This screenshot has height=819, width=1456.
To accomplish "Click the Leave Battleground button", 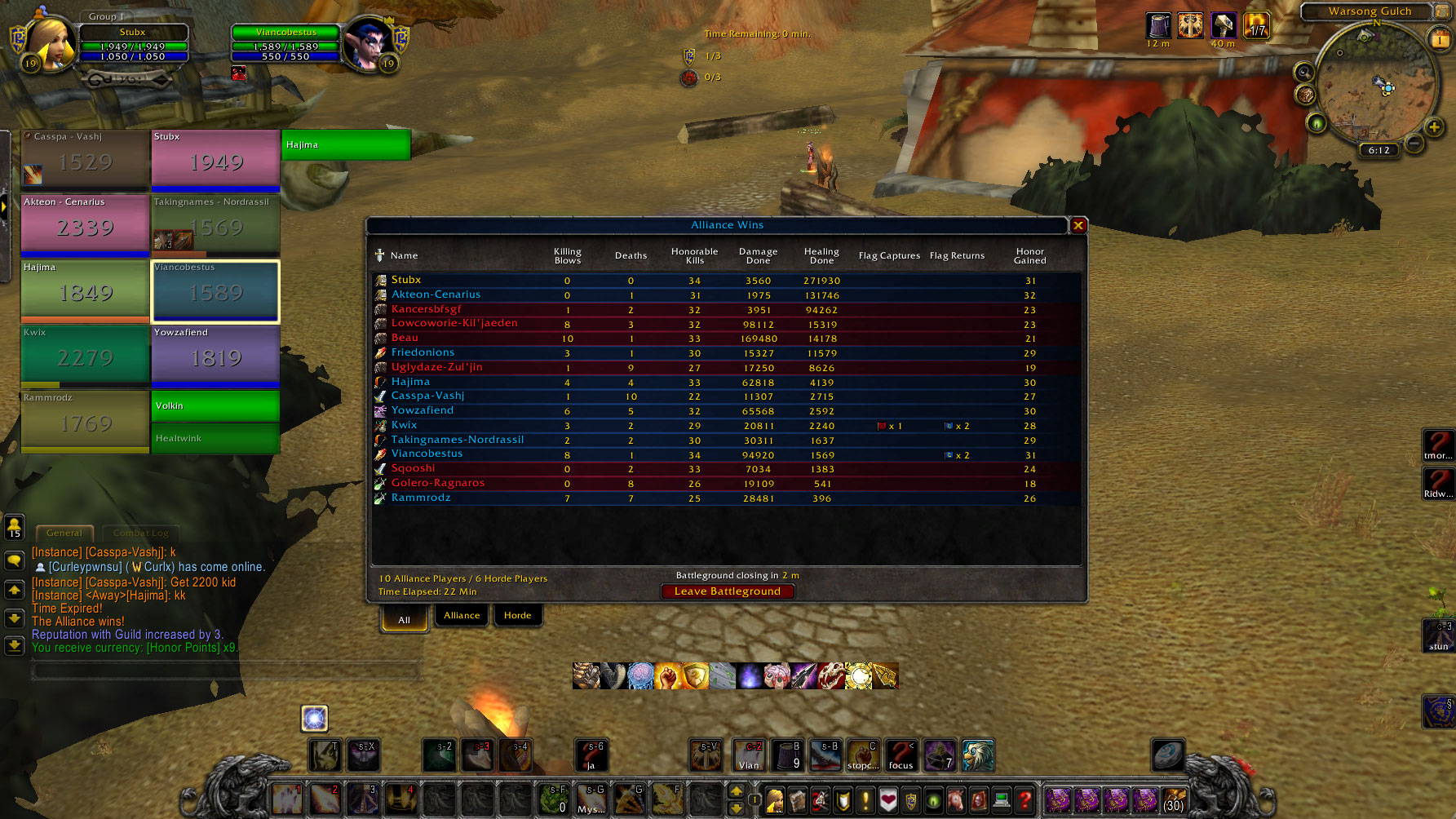I will [727, 591].
